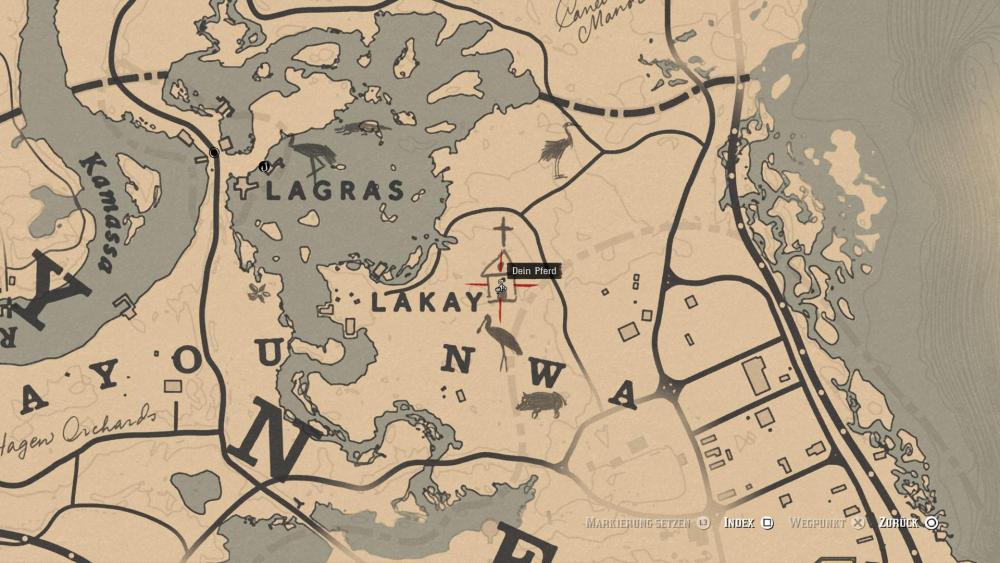
Task: Select the boar icon on the map
Action: coord(541,402)
